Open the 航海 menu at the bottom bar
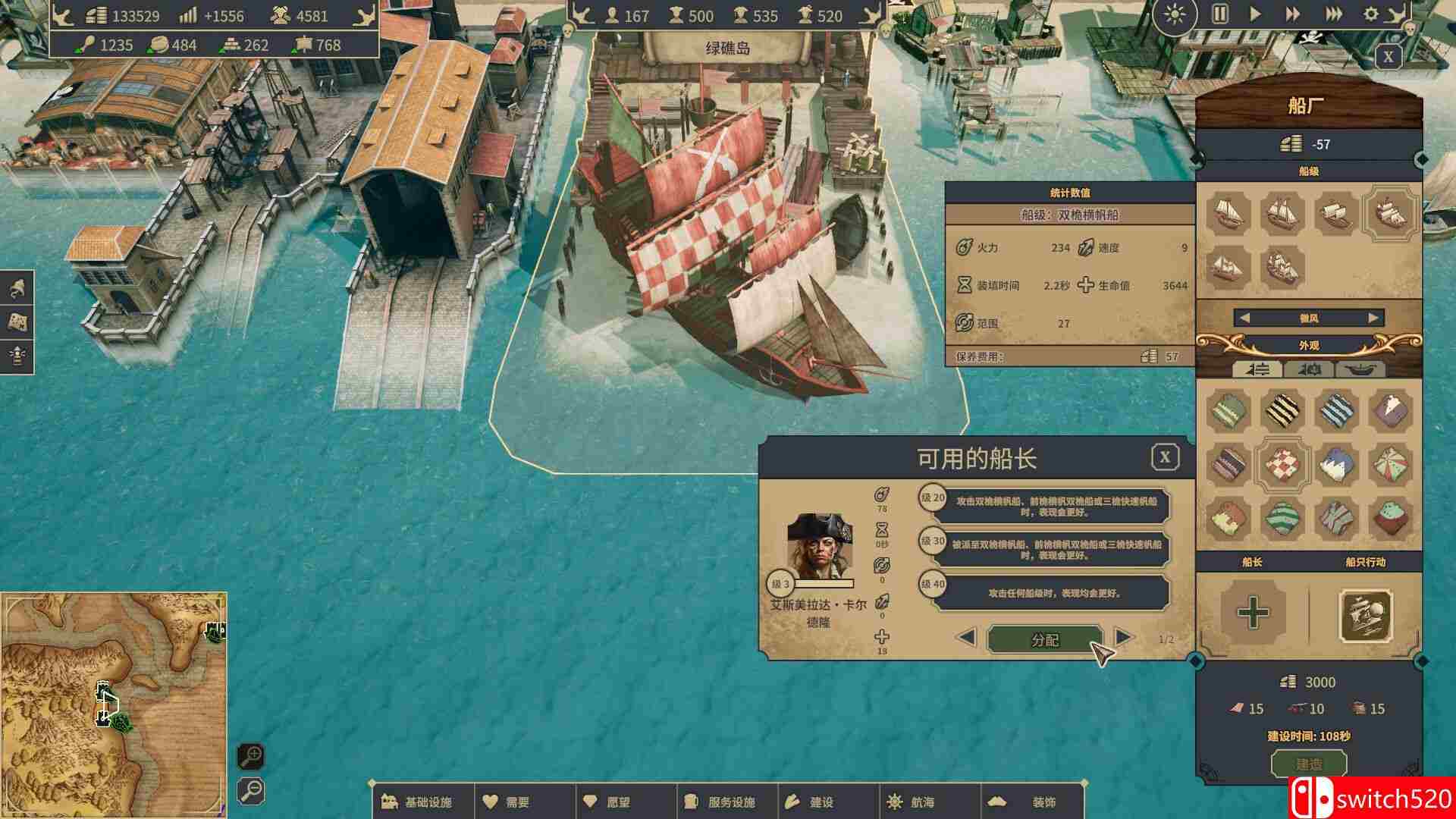 coord(909,799)
